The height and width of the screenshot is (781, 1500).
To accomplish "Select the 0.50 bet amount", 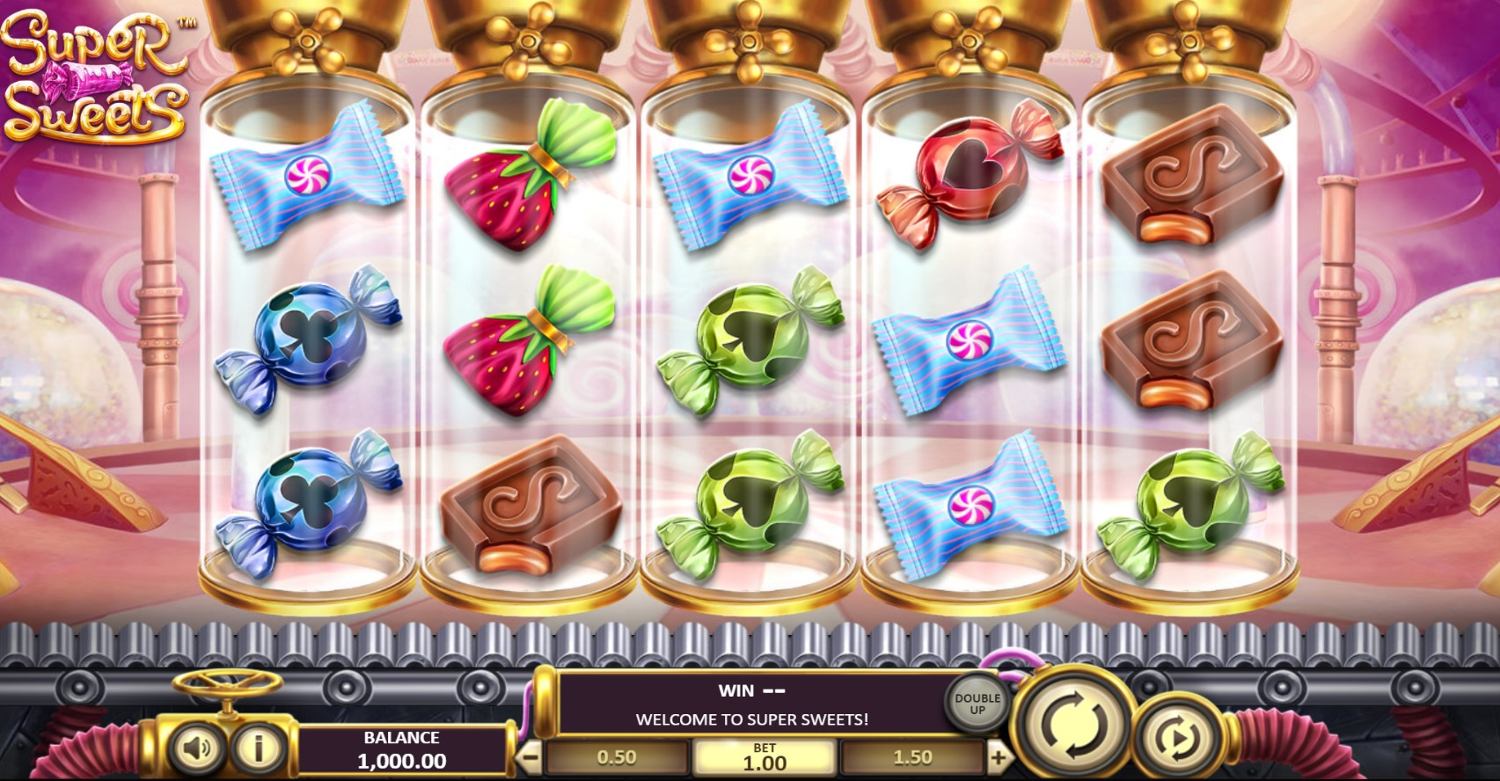I will click(x=616, y=758).
